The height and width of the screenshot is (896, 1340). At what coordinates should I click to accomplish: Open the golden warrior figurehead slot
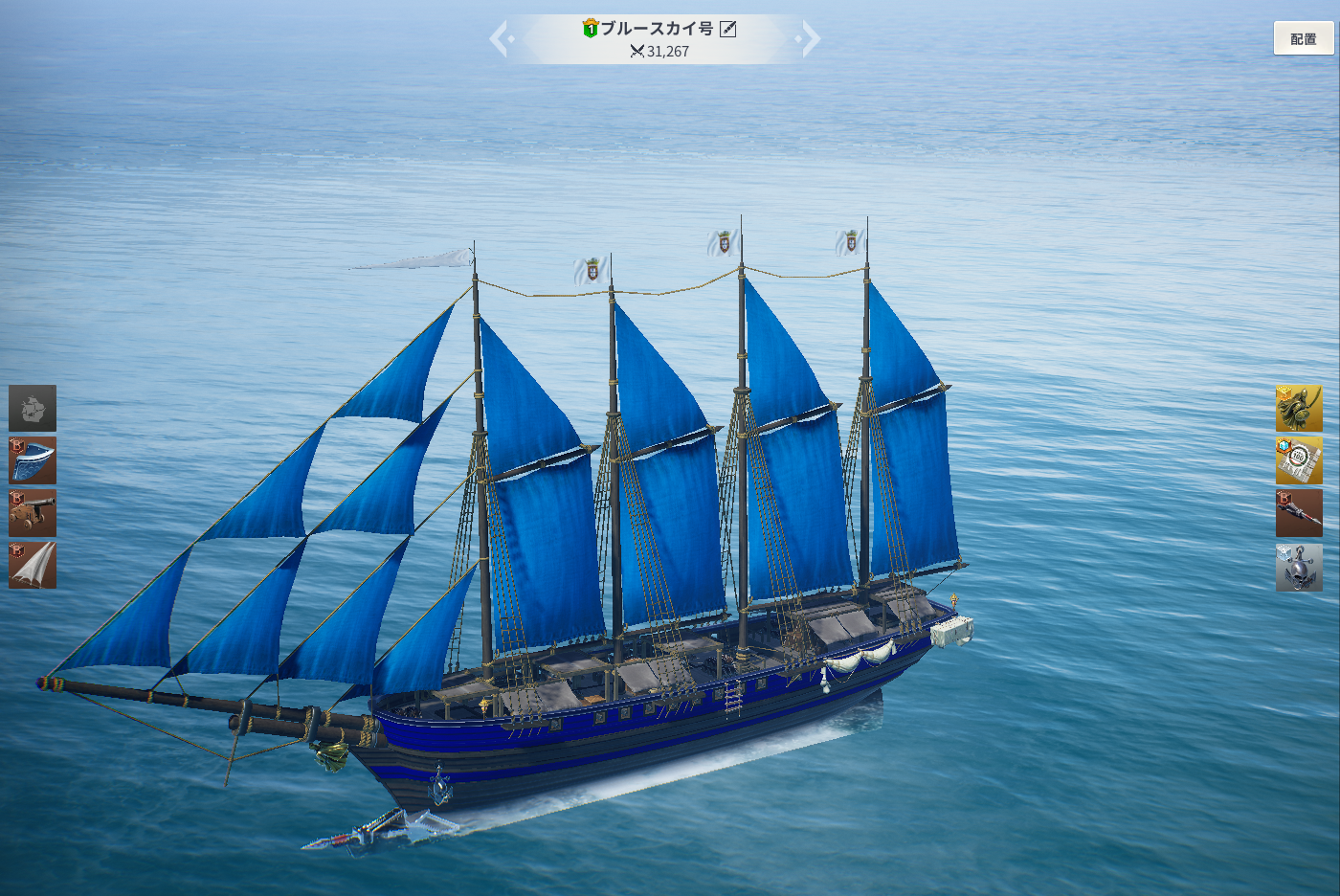pyautogui.click(x=1299, y=409)
